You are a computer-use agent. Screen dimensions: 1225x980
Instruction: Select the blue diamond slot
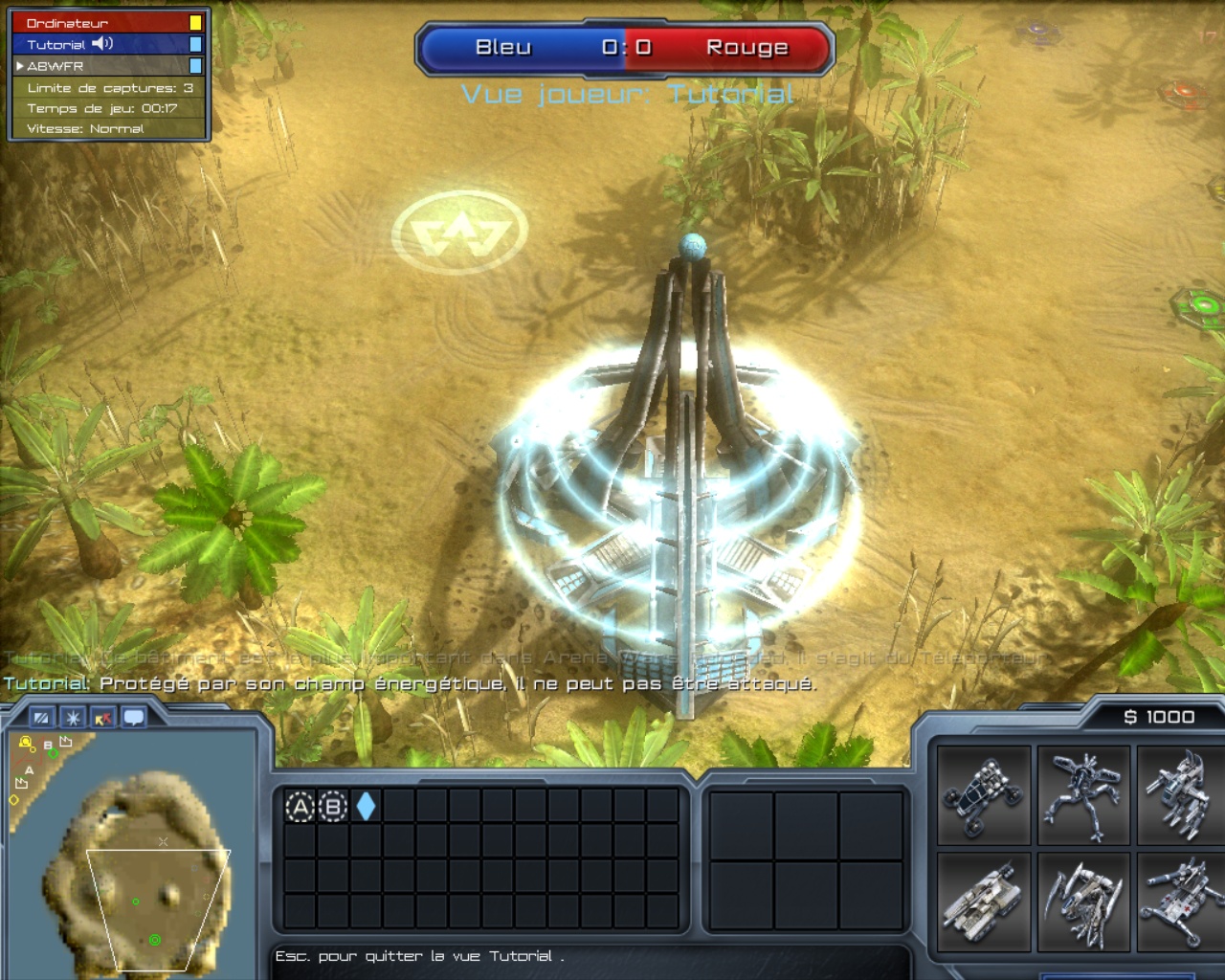pos(366,807)
